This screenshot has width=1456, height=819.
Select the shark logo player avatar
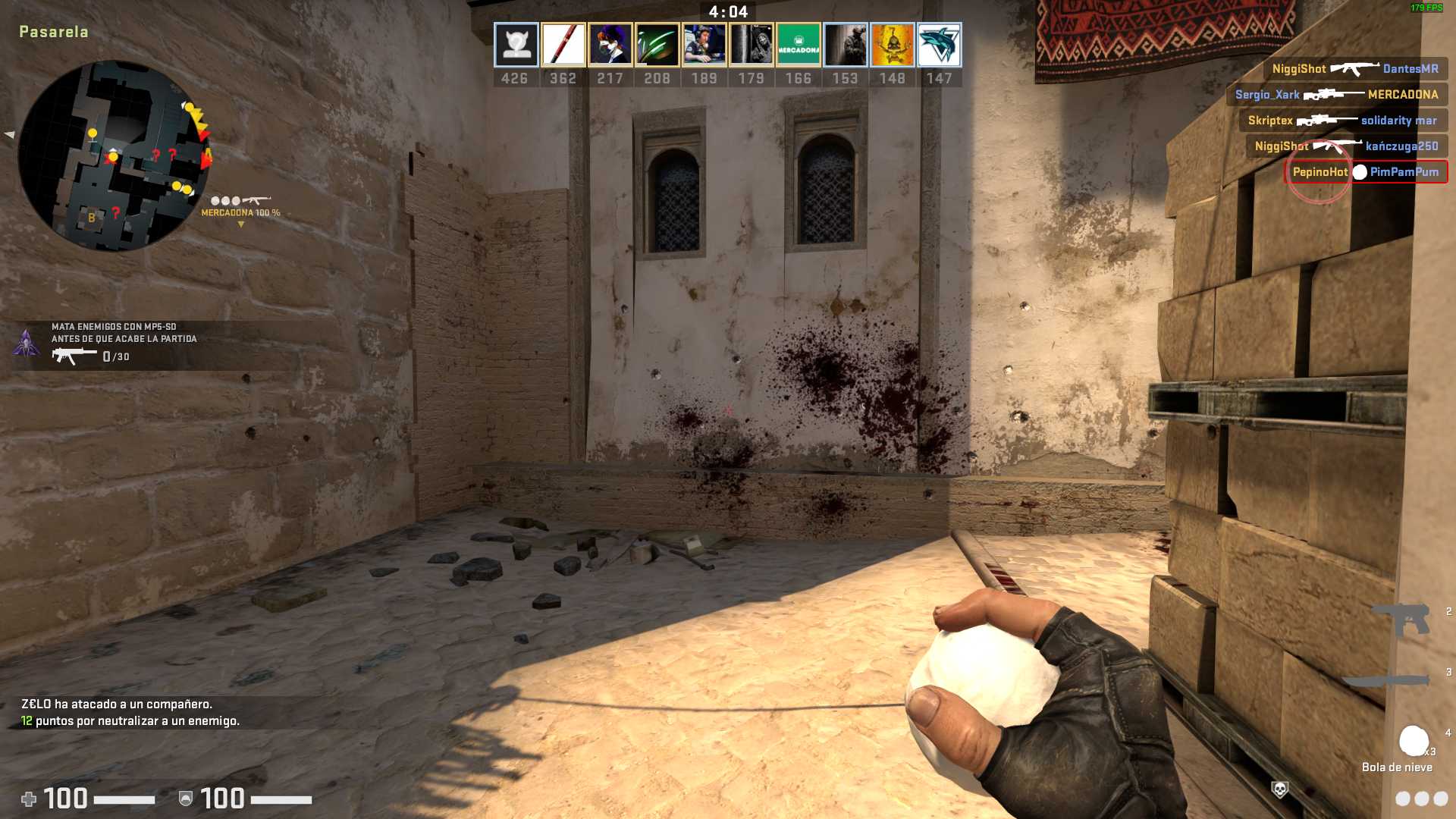point(939,45)
